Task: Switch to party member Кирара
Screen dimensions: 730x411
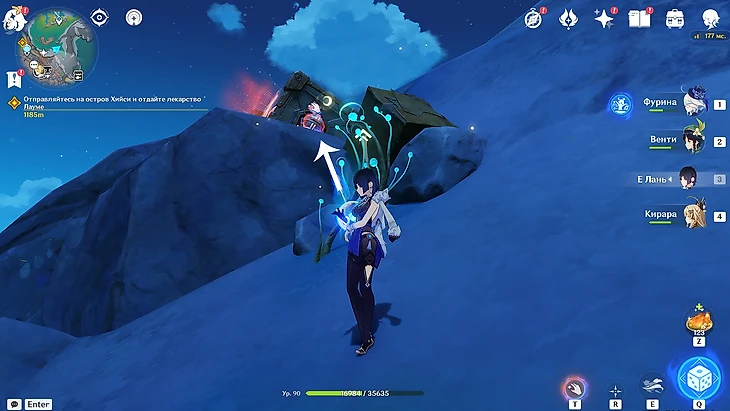Action: [693, 215]
